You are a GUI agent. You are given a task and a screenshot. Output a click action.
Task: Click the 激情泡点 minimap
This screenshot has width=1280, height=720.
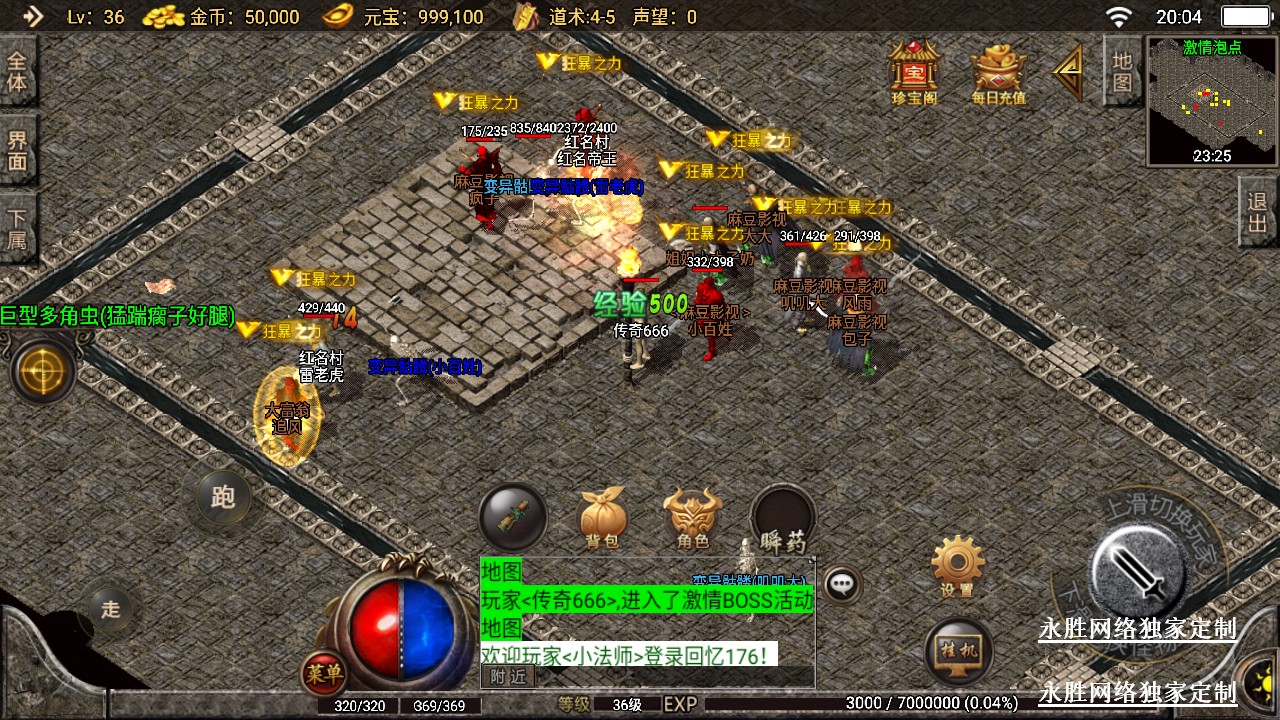(x=1212, y=100)
